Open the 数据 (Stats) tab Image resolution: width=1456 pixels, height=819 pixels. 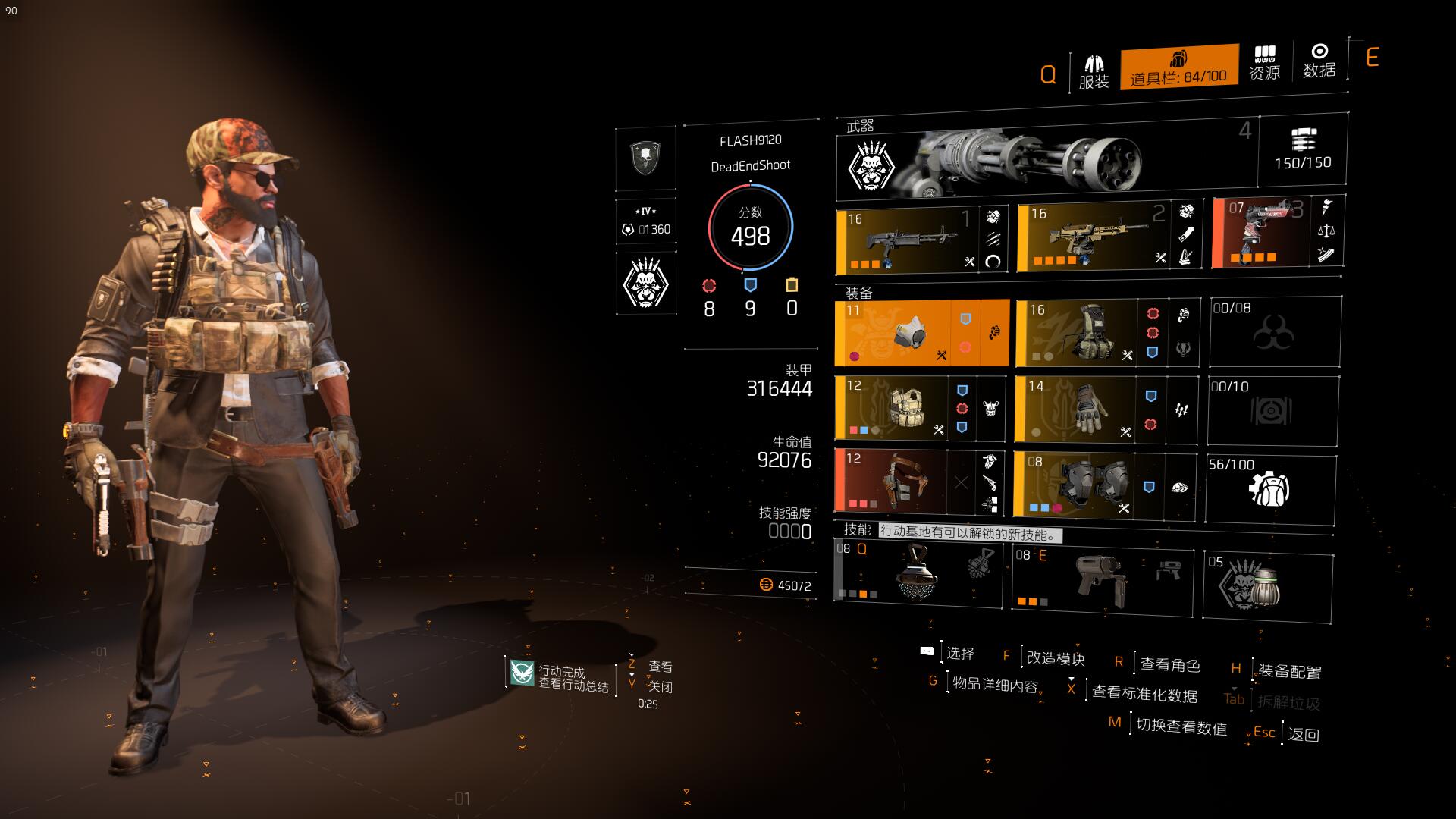[x=1319, y=61]
